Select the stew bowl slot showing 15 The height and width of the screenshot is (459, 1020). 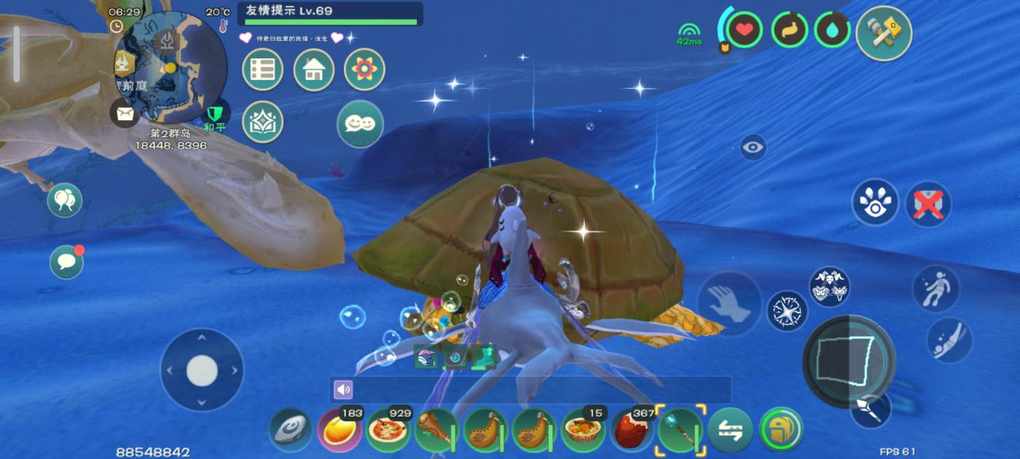[x=583, y=430]
